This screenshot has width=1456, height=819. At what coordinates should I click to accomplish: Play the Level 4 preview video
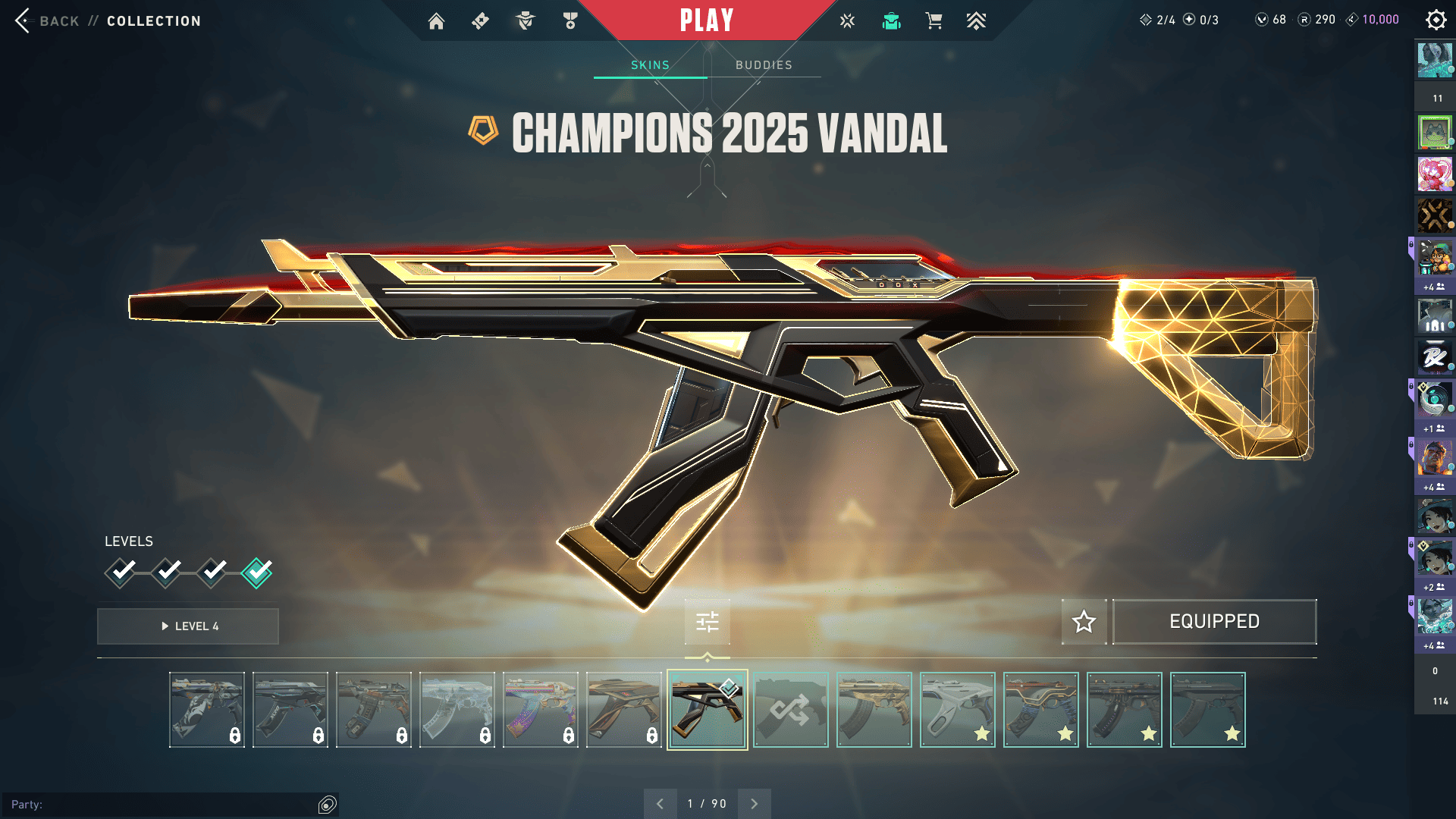(188, 626)
